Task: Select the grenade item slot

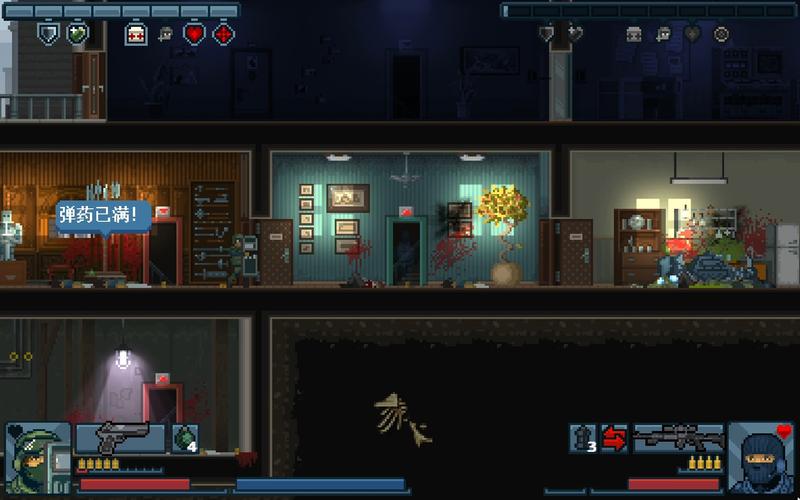Action: [x=185, y=438]
